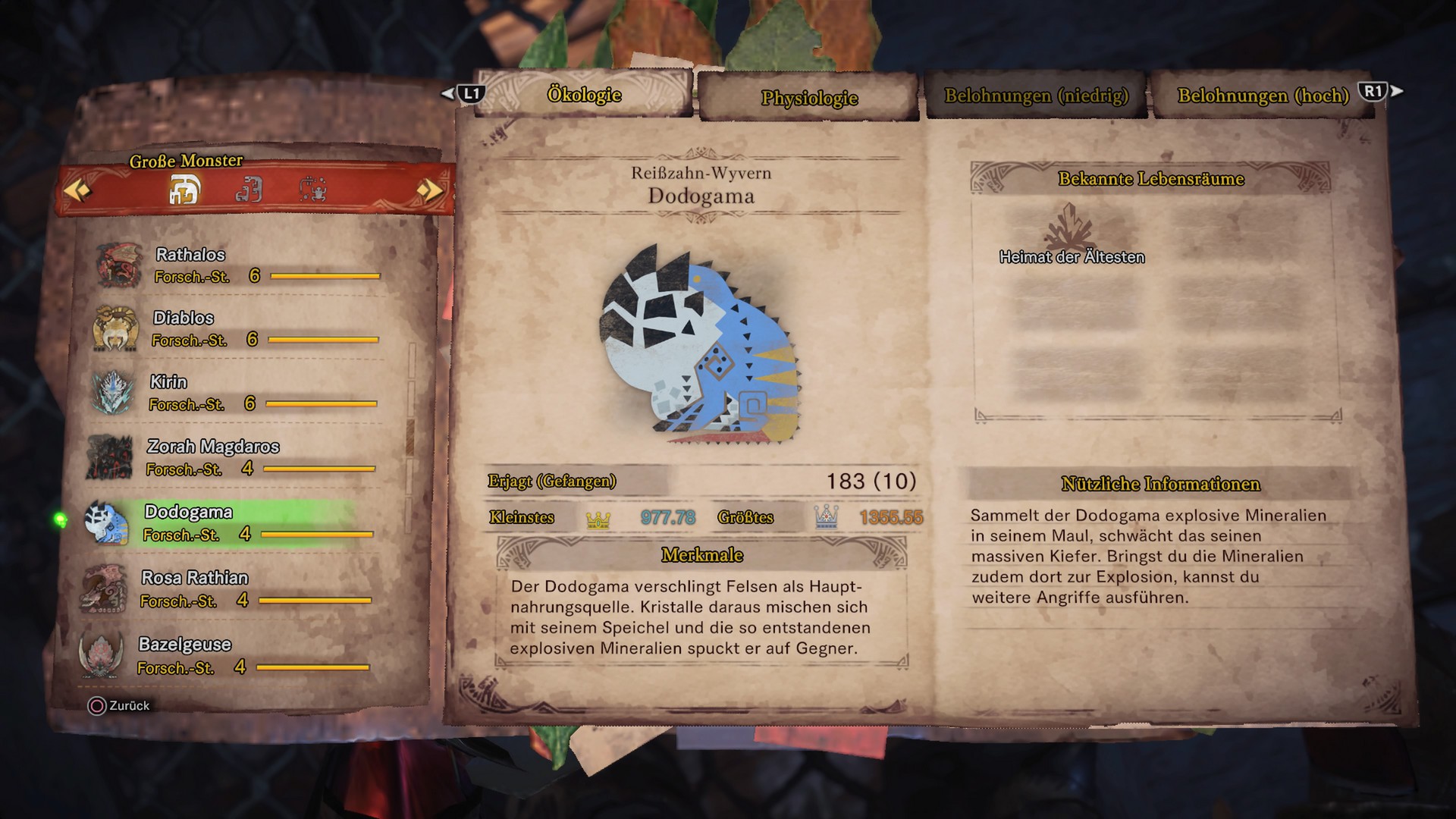The width and height of the screenshot is (1456, 819).
Task: Select the highlighted Dodogama entry
Action: pos(229,523)
